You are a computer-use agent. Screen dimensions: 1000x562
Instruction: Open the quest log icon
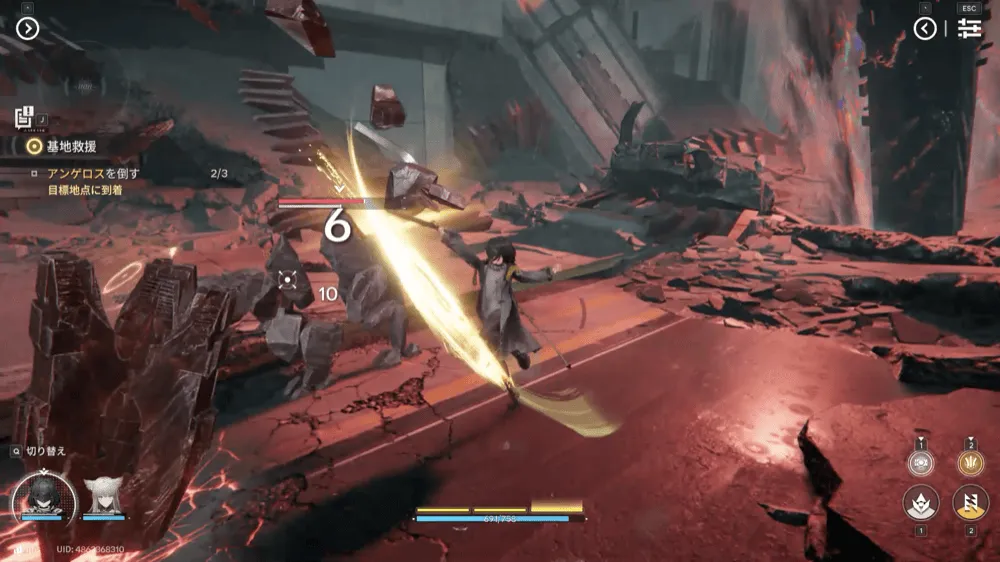coord(26,117)
